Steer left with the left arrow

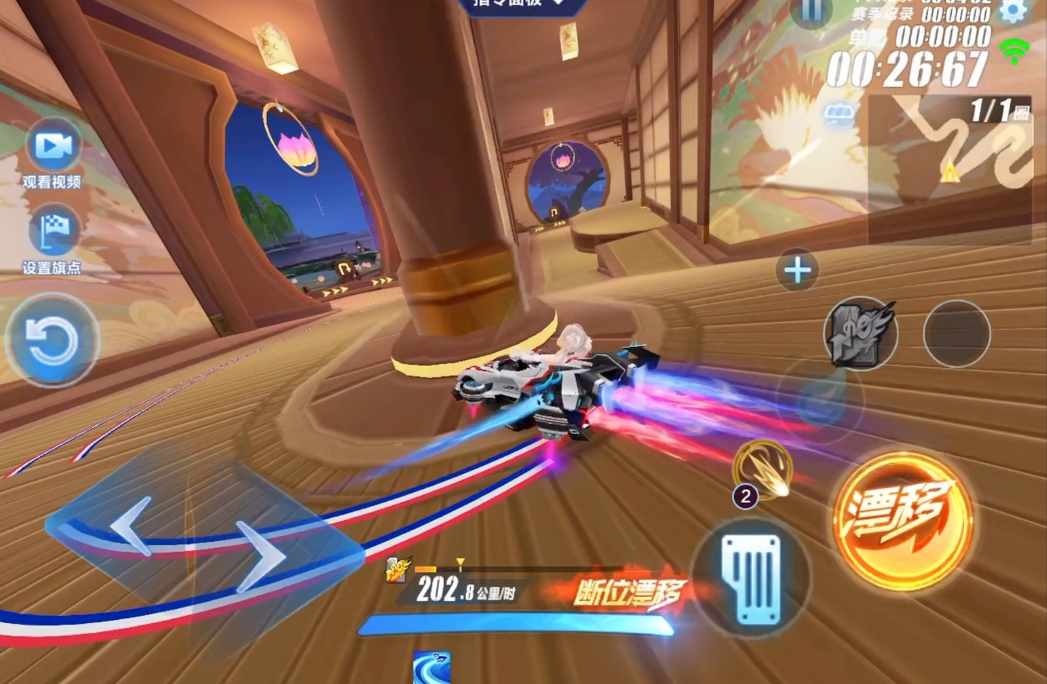point(131,524)
